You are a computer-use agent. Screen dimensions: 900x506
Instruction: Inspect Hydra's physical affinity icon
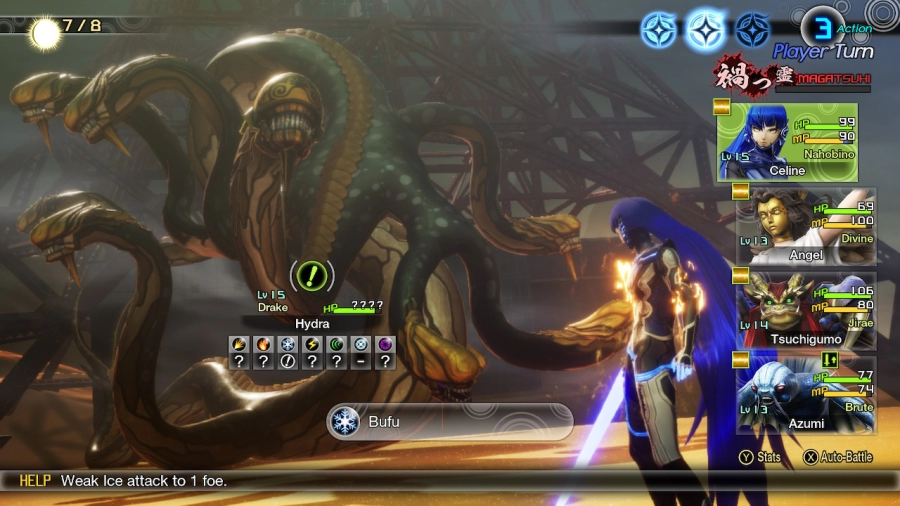239,344
